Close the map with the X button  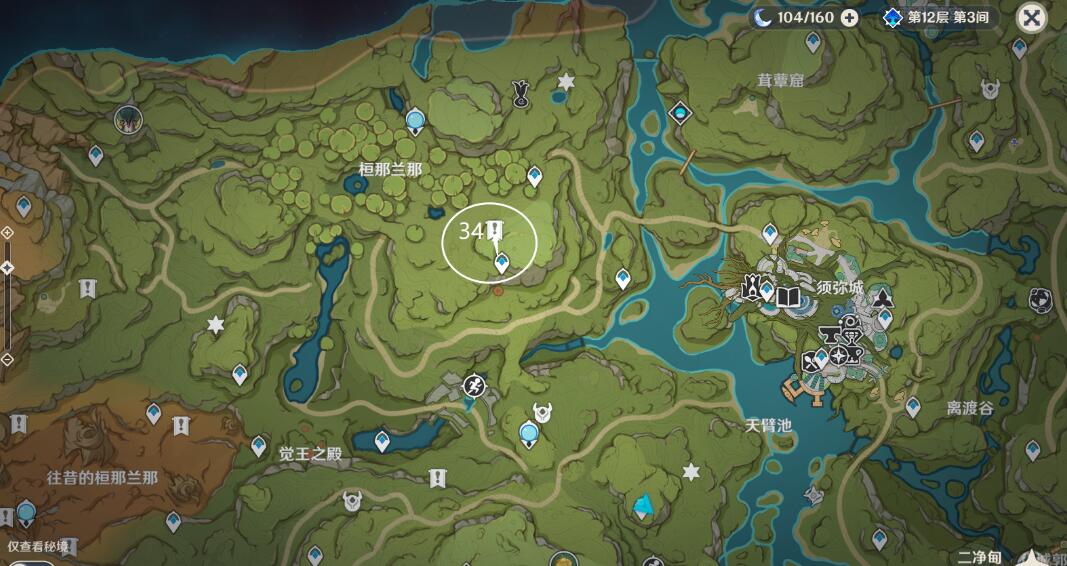click(1032, 18)
